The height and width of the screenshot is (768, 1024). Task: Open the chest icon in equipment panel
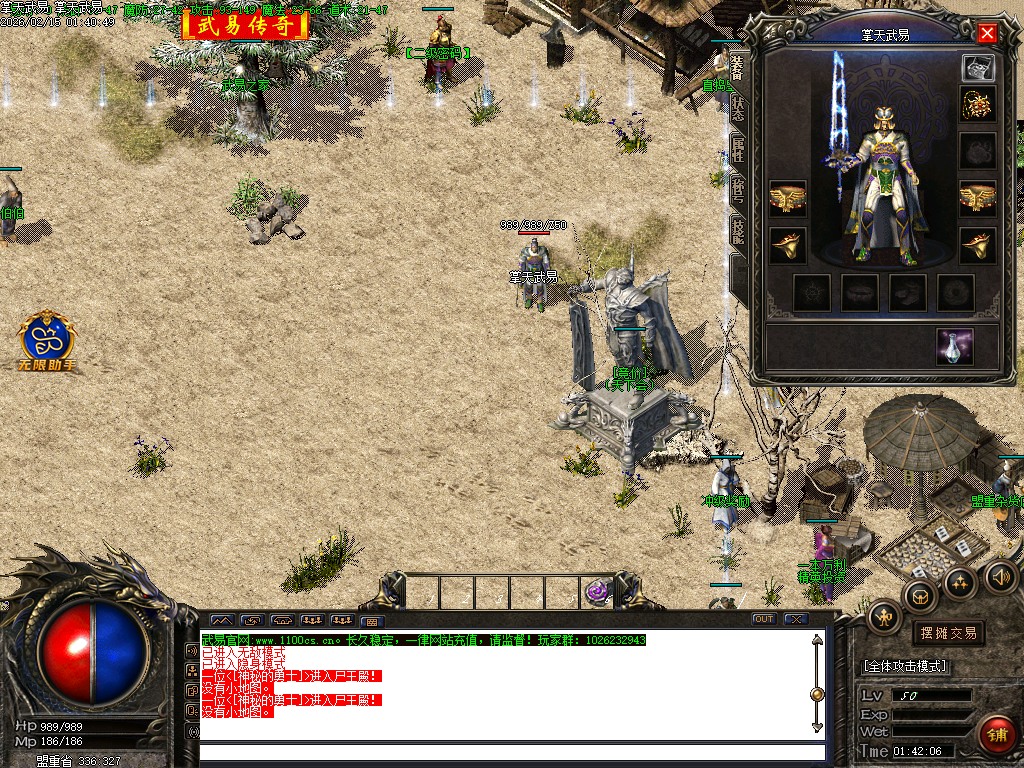tap(977, 68)
